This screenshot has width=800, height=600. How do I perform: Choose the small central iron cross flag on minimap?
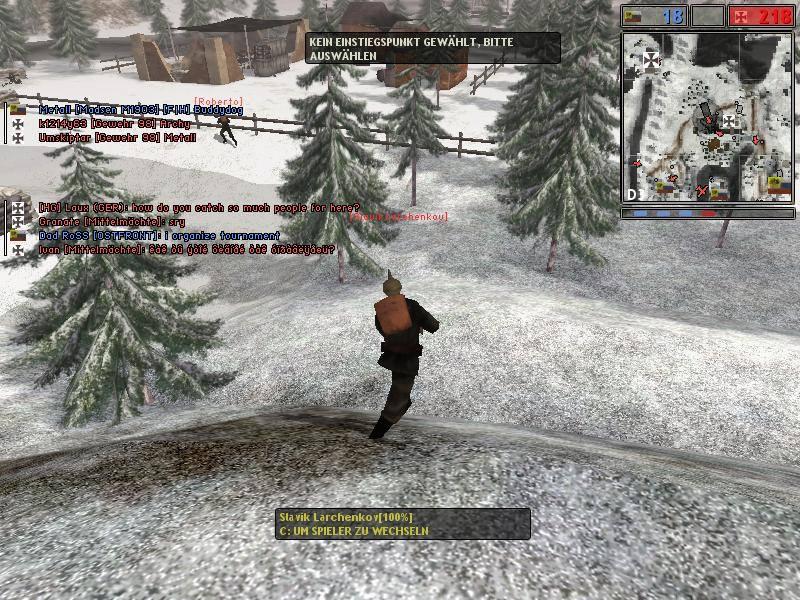click(729, 121)
